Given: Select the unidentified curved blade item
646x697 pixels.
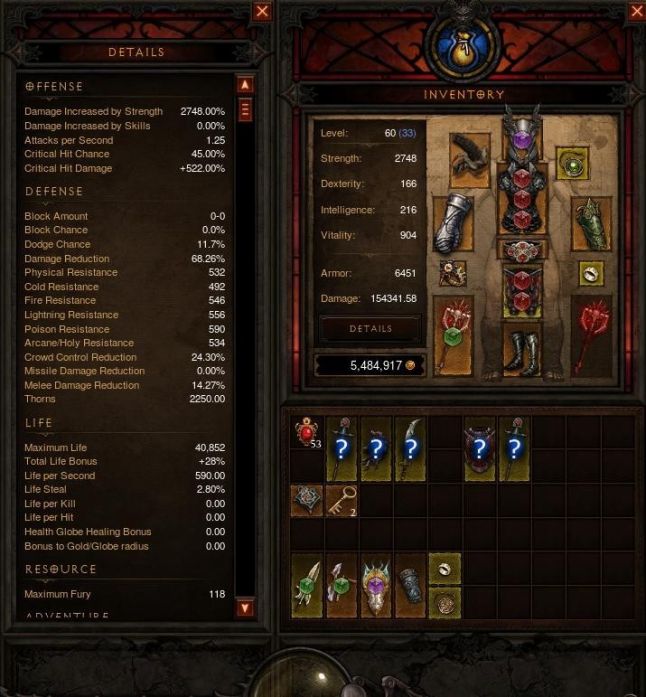Looking at the screenshot, I should (x=410, y=448).
